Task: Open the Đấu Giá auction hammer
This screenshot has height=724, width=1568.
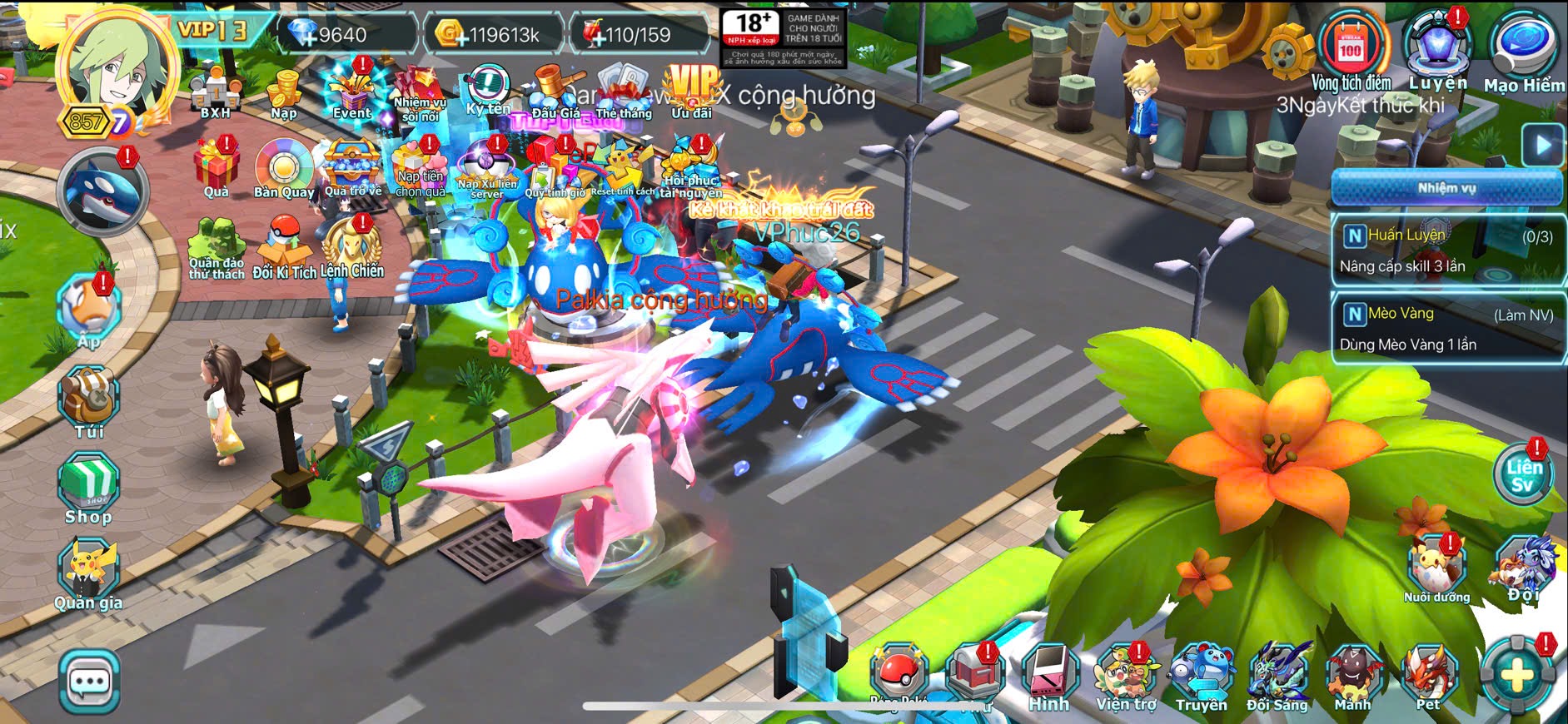Action: click(554, 93)
